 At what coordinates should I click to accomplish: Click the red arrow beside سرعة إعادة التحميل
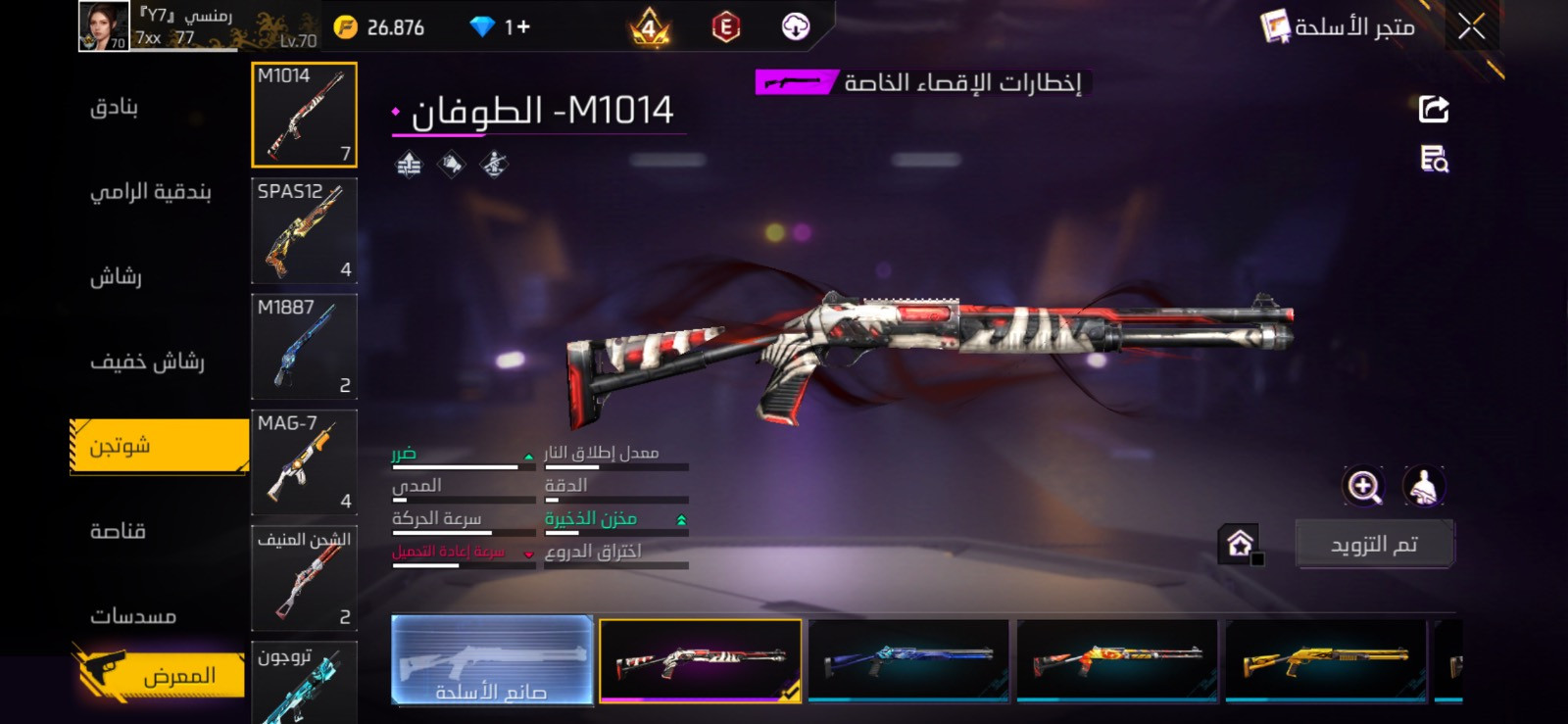527,554
